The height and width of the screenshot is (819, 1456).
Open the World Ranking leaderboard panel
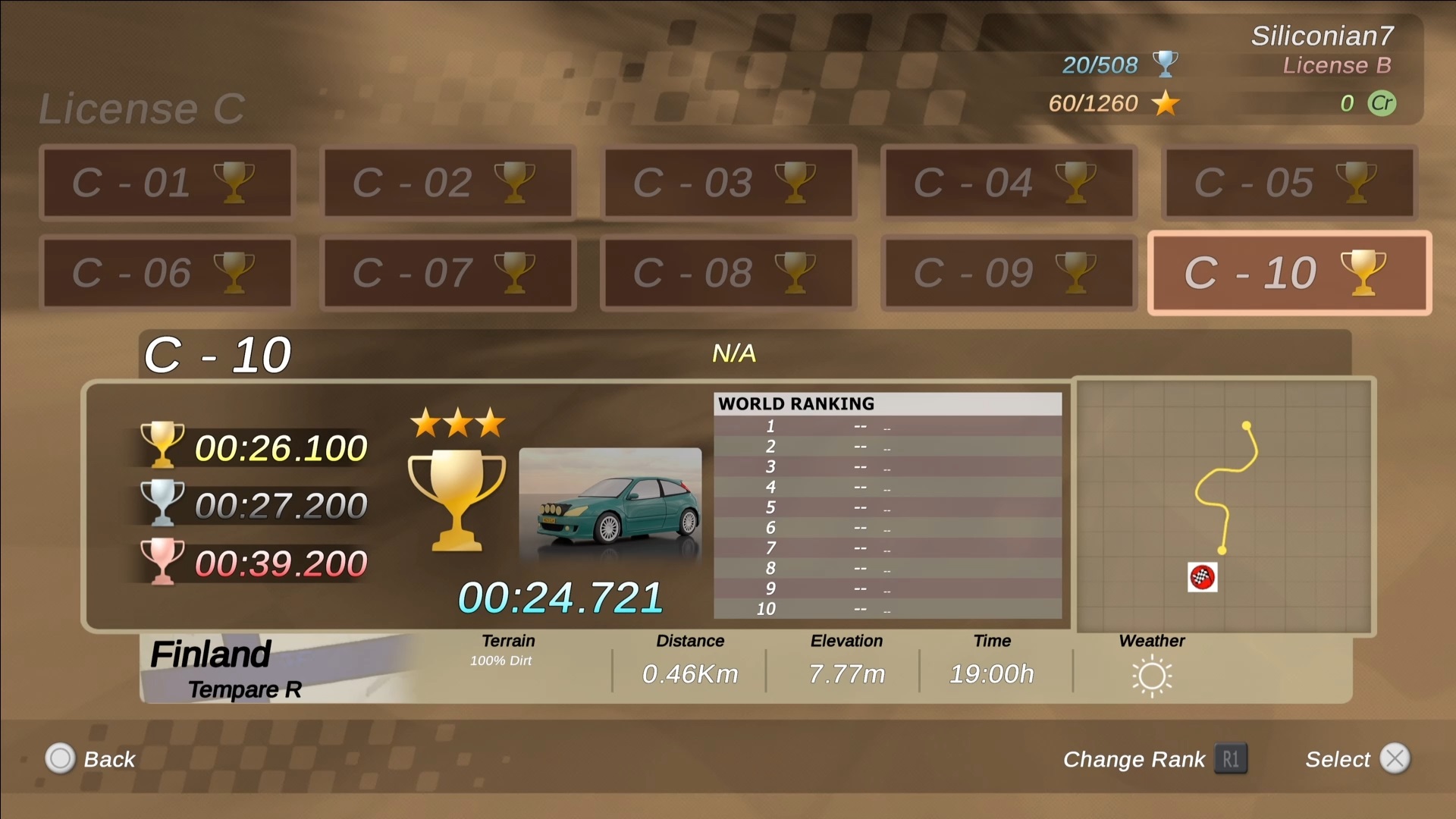887,505
